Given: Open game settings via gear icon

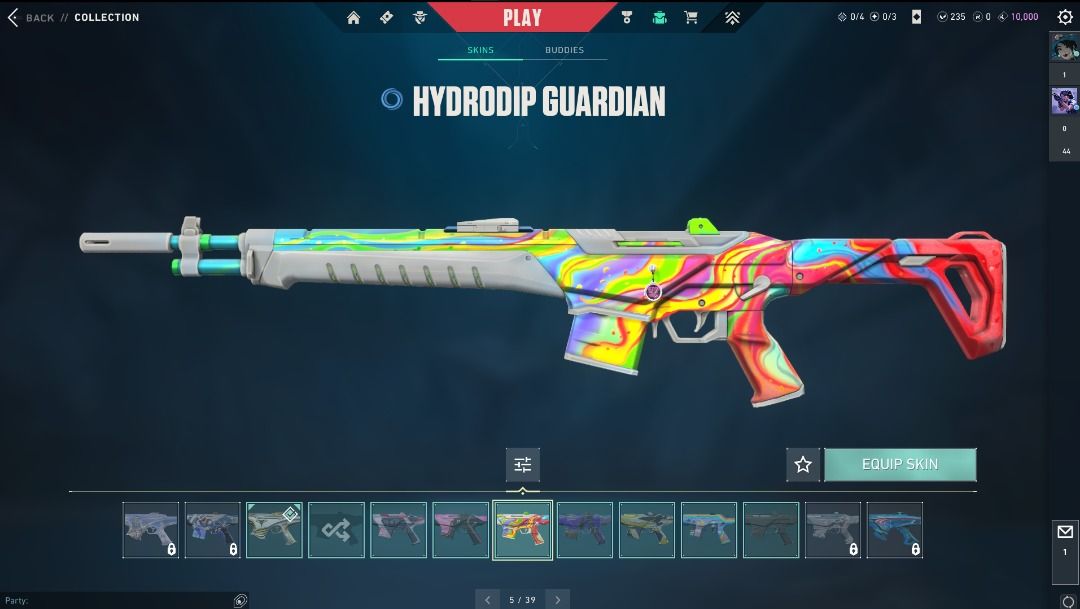Looking at the screenshot, I should (x=1065, y=17).
